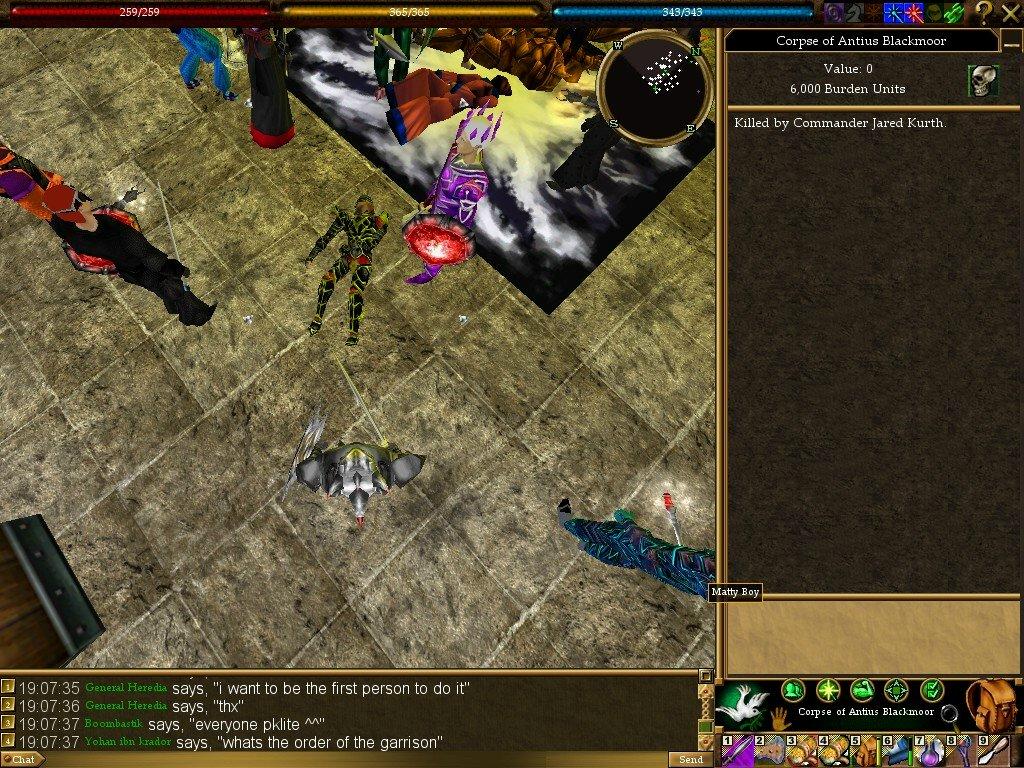Open the green flexed arm panel

(862, 690)
